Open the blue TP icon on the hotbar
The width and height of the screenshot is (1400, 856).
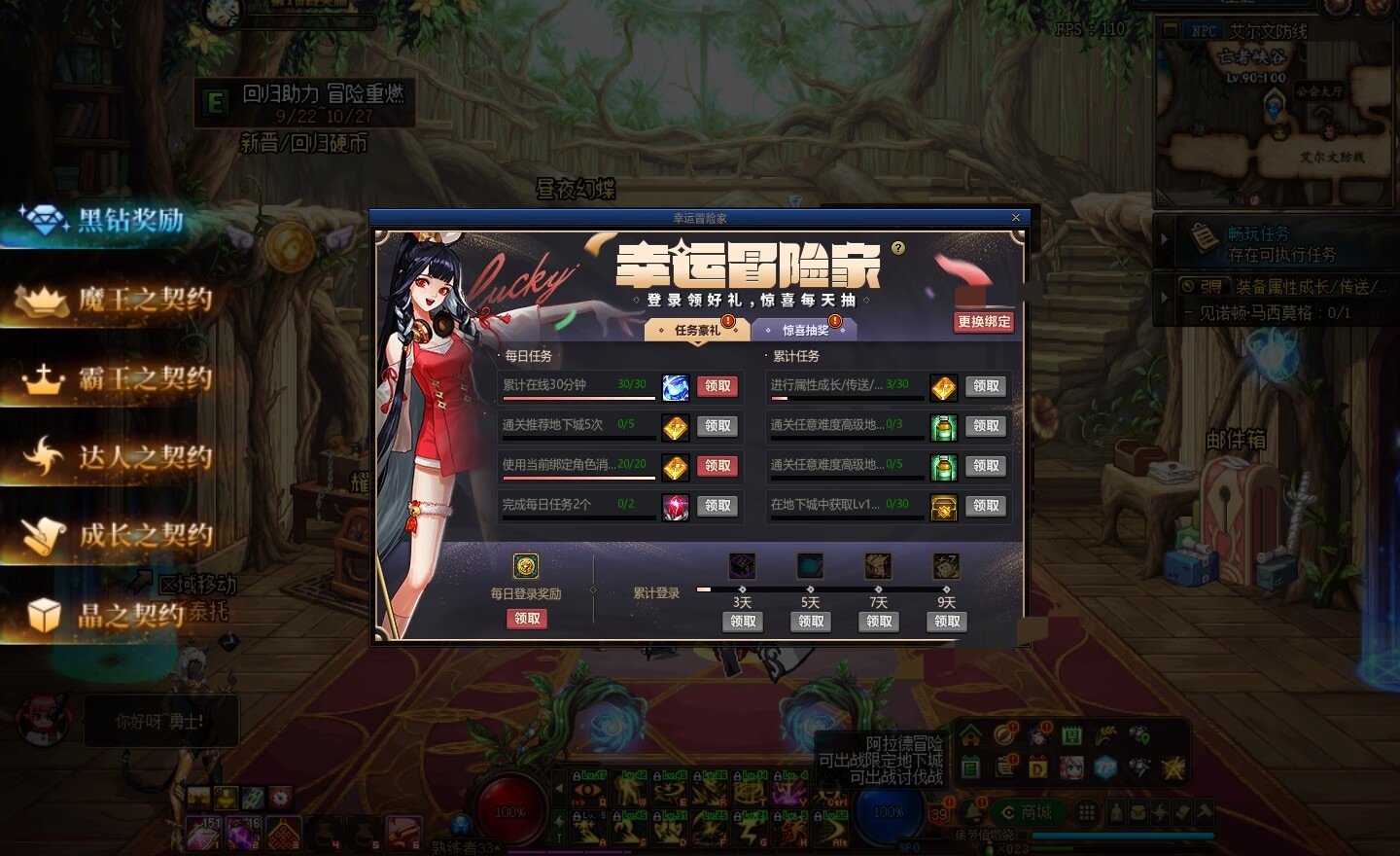[1106, 767]
